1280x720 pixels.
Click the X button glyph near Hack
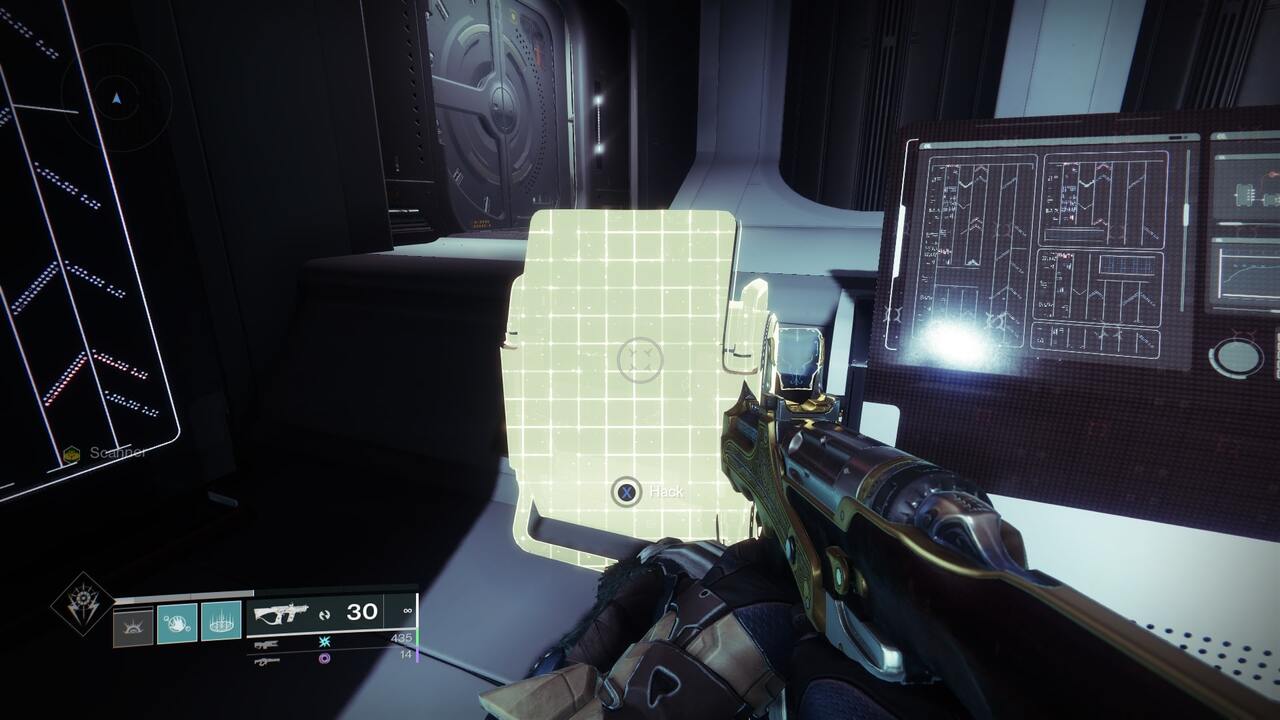pyautogui.click(x=626, y=491)
